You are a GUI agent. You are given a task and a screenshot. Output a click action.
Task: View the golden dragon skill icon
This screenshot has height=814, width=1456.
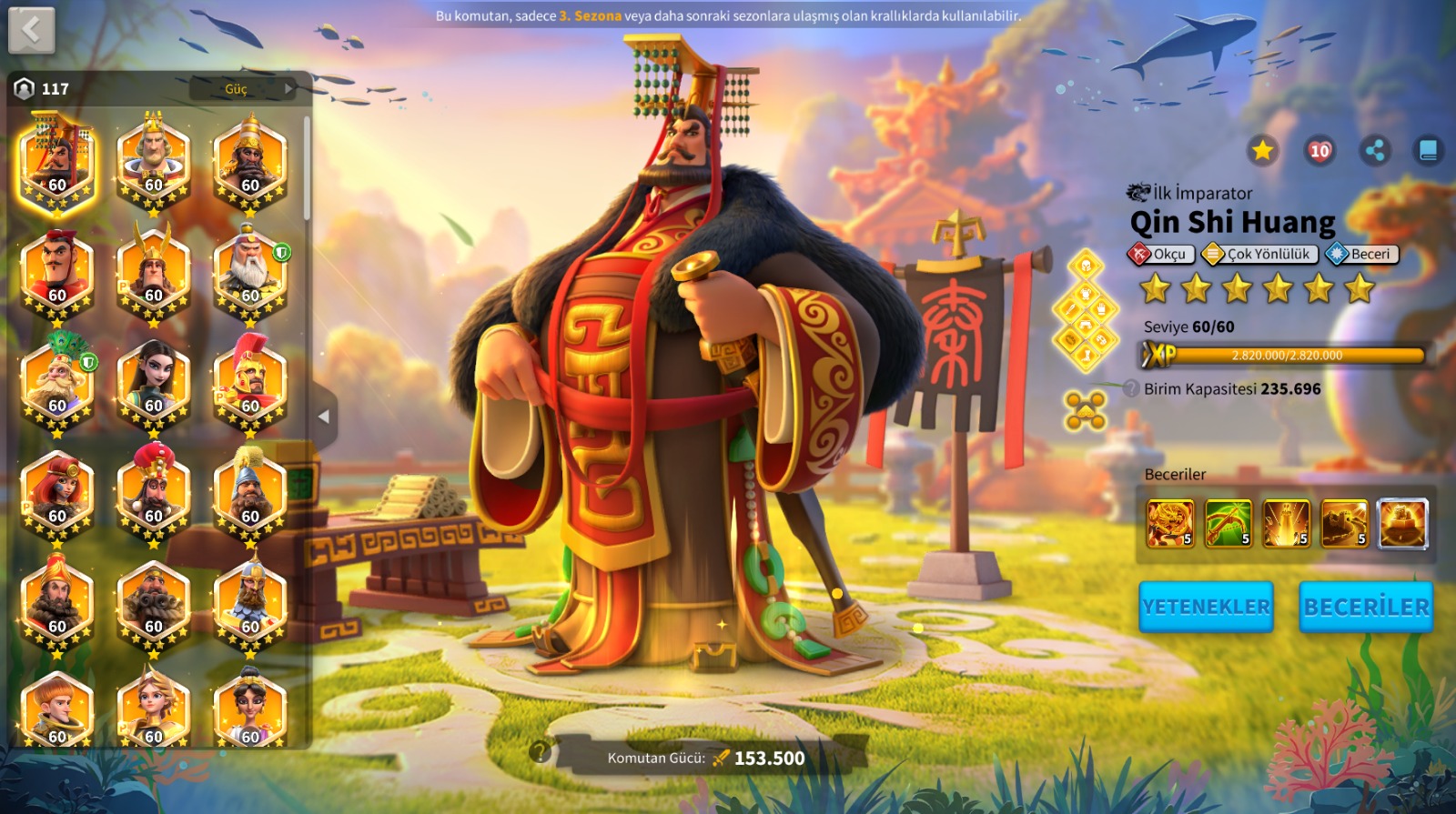click(1170, 523)
